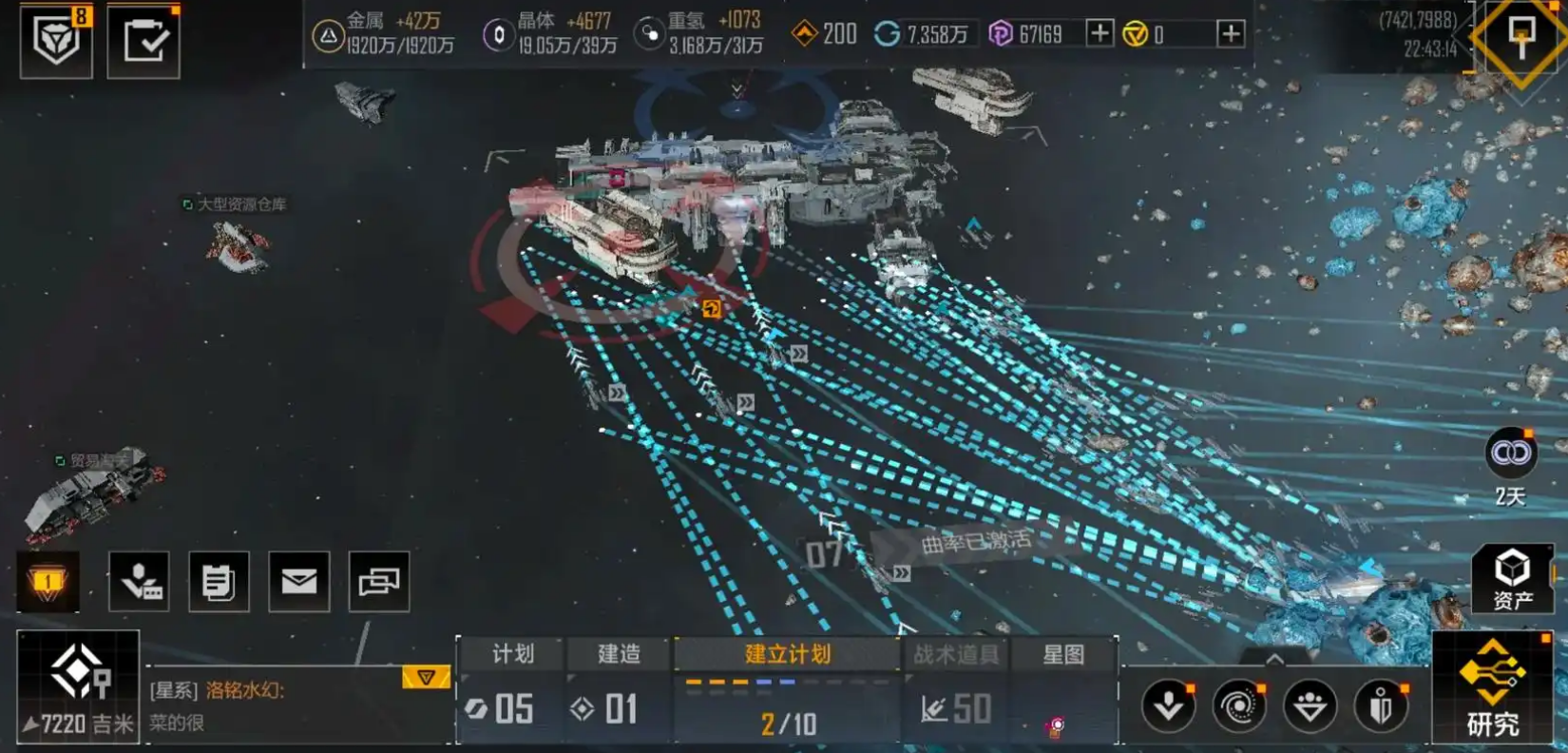The image size is (1568, 753).
Task: Switch to the 计划 tab
Action: point(512,654)
